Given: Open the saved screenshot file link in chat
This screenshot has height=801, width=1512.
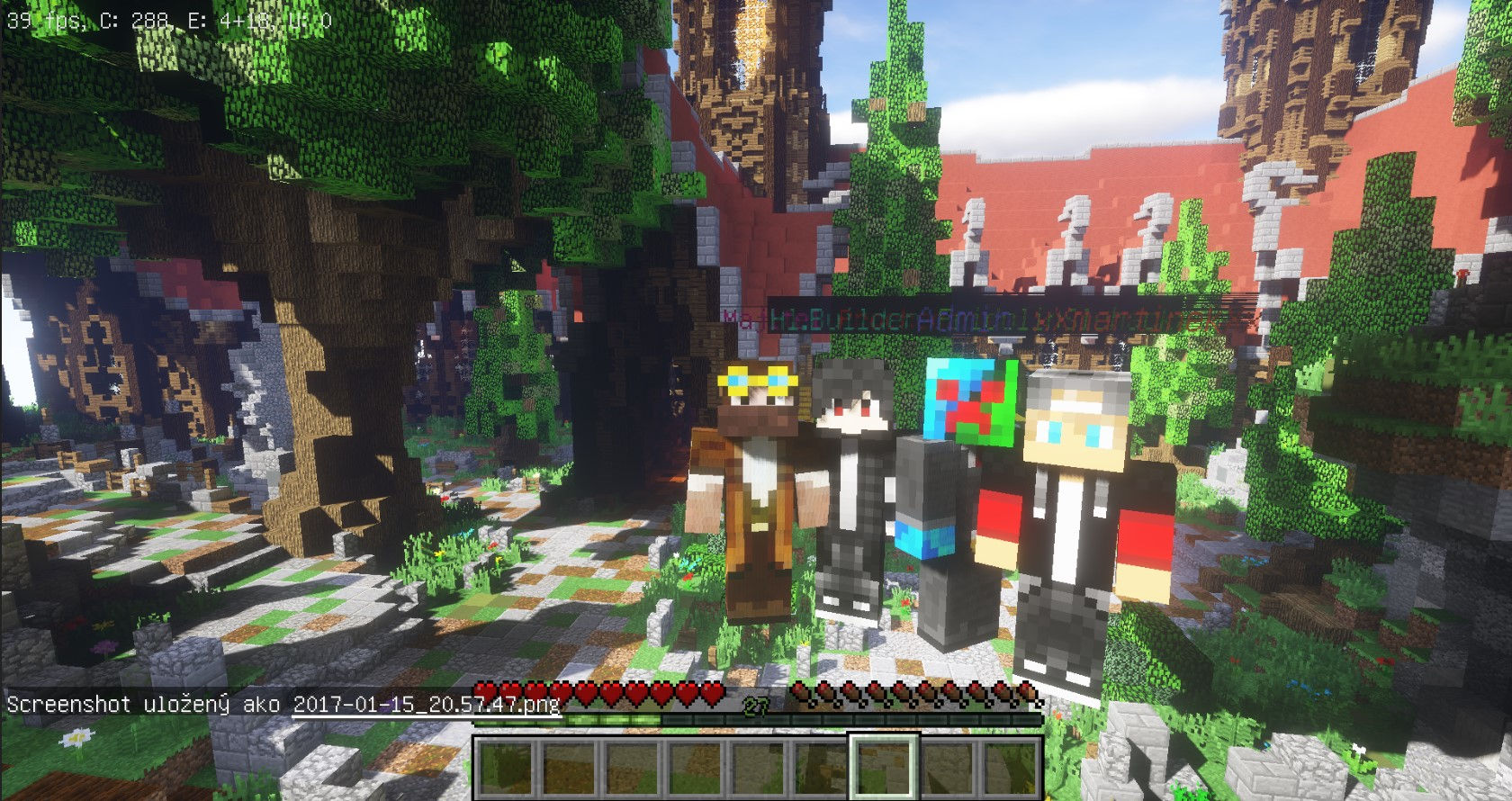Looking at the screenshot, I should (427, 704).
